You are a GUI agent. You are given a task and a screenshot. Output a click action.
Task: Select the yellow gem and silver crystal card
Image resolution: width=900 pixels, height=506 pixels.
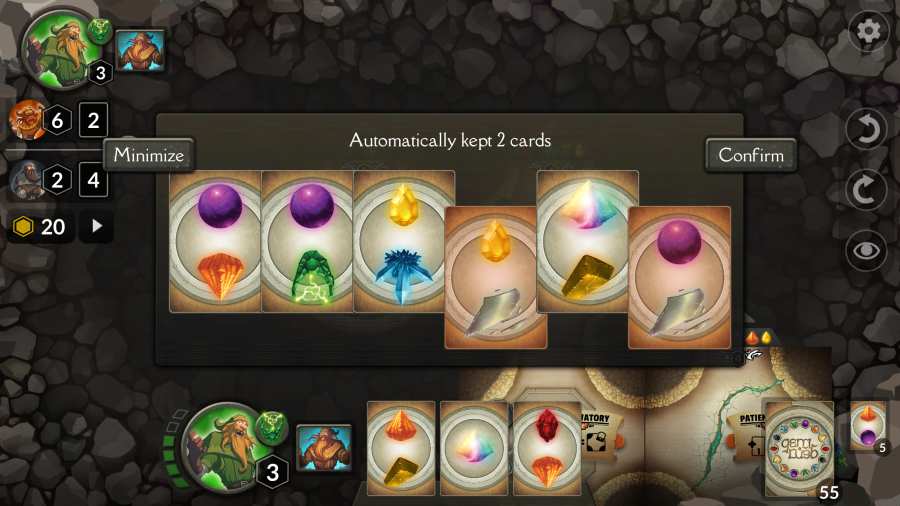click(x=495, y=277)
